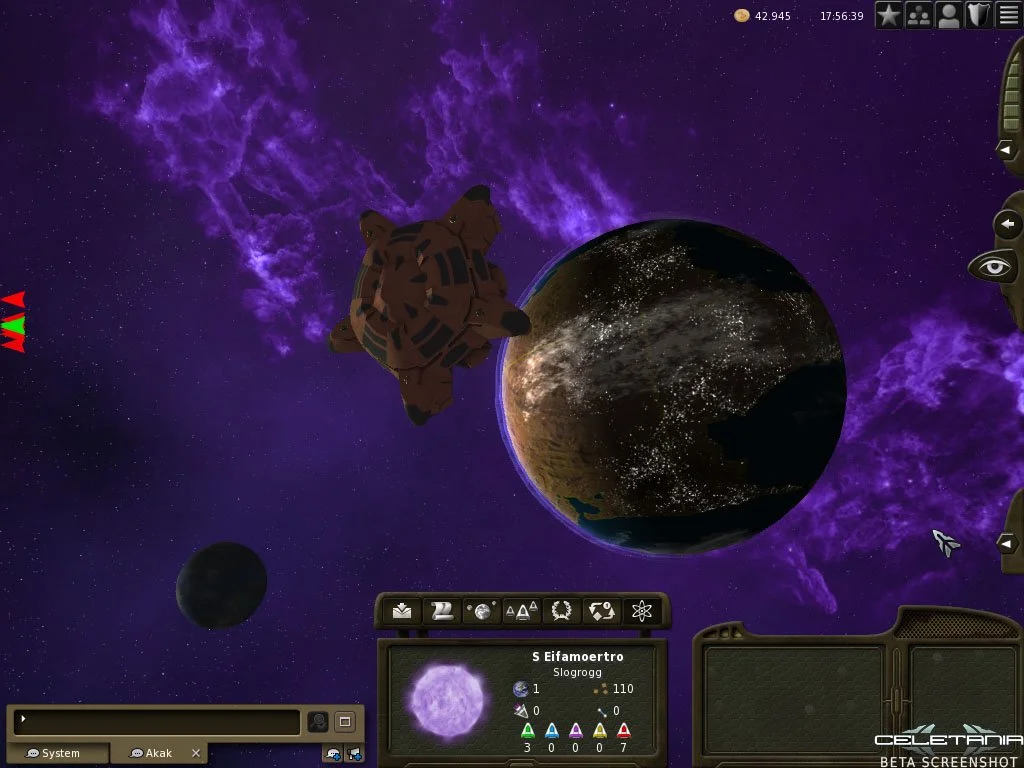Open the inbox tray toolbar button
1024x768 pixels.
tap(402, 611)
